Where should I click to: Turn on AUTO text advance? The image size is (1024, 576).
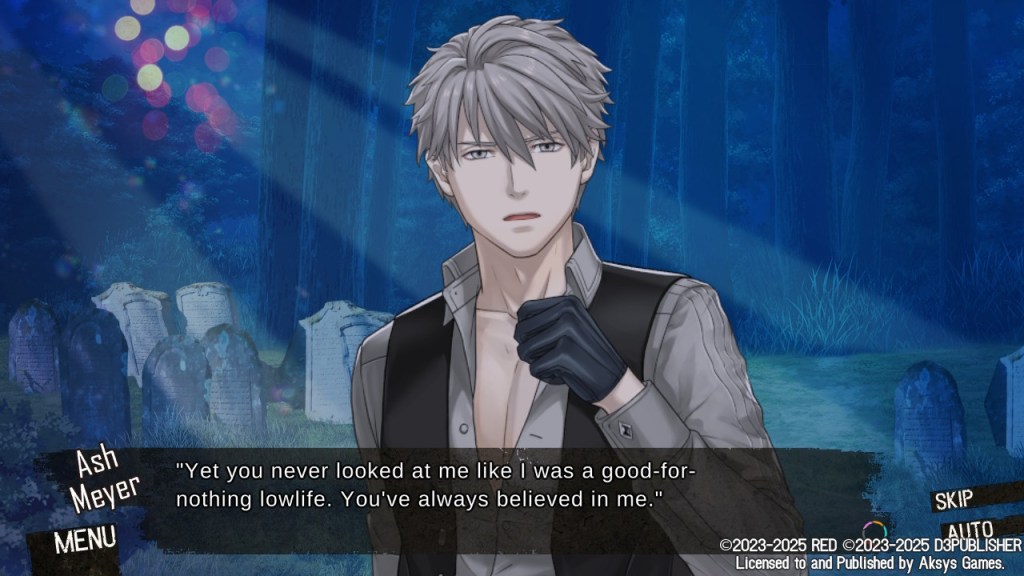tap(968, 529)
